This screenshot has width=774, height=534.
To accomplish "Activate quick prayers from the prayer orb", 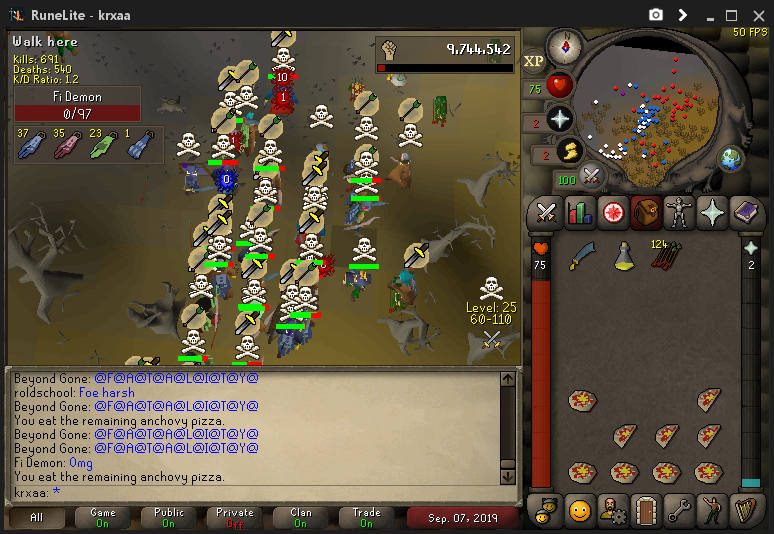I will [x=560, y=118].
